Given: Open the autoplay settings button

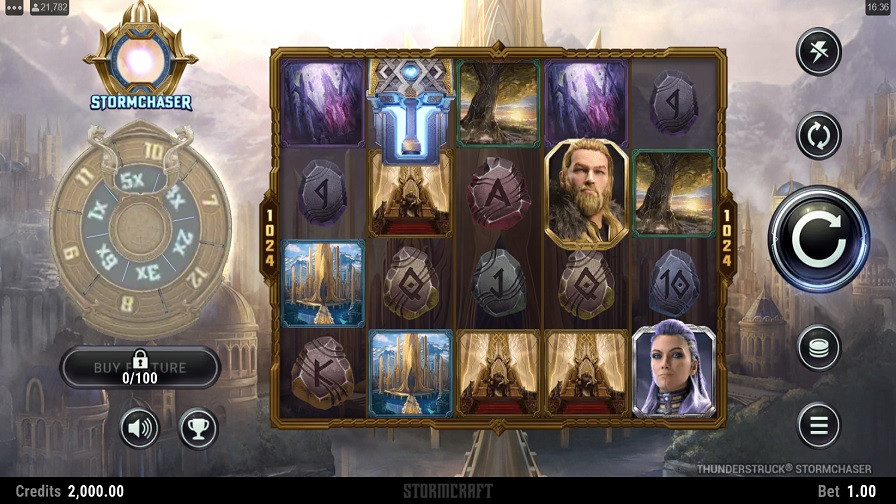Looking at the screenshot, I should coord(818,135).
